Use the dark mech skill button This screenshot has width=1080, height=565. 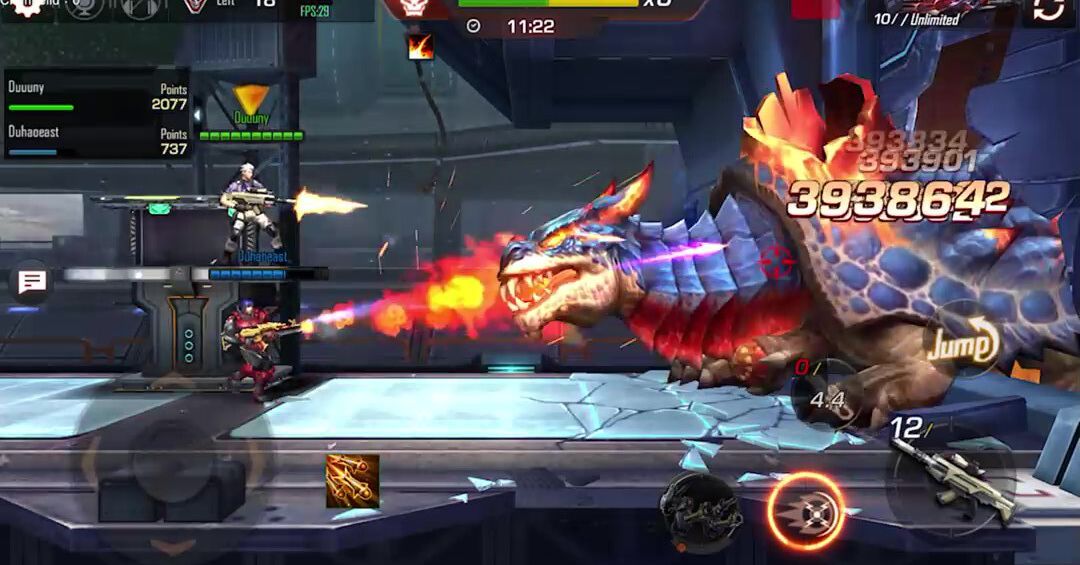701,510
